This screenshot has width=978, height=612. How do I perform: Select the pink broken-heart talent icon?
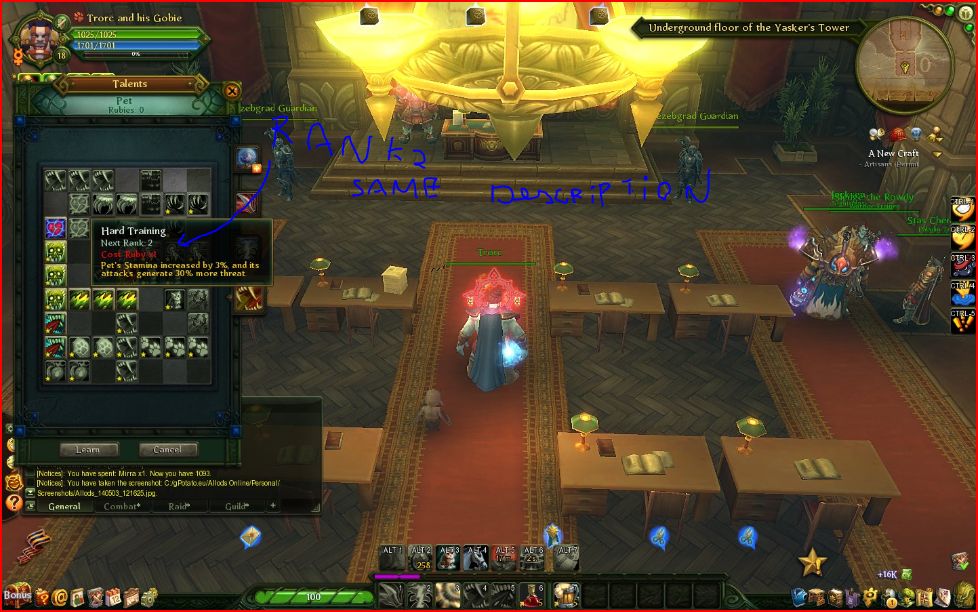click(x=55, y=228)
